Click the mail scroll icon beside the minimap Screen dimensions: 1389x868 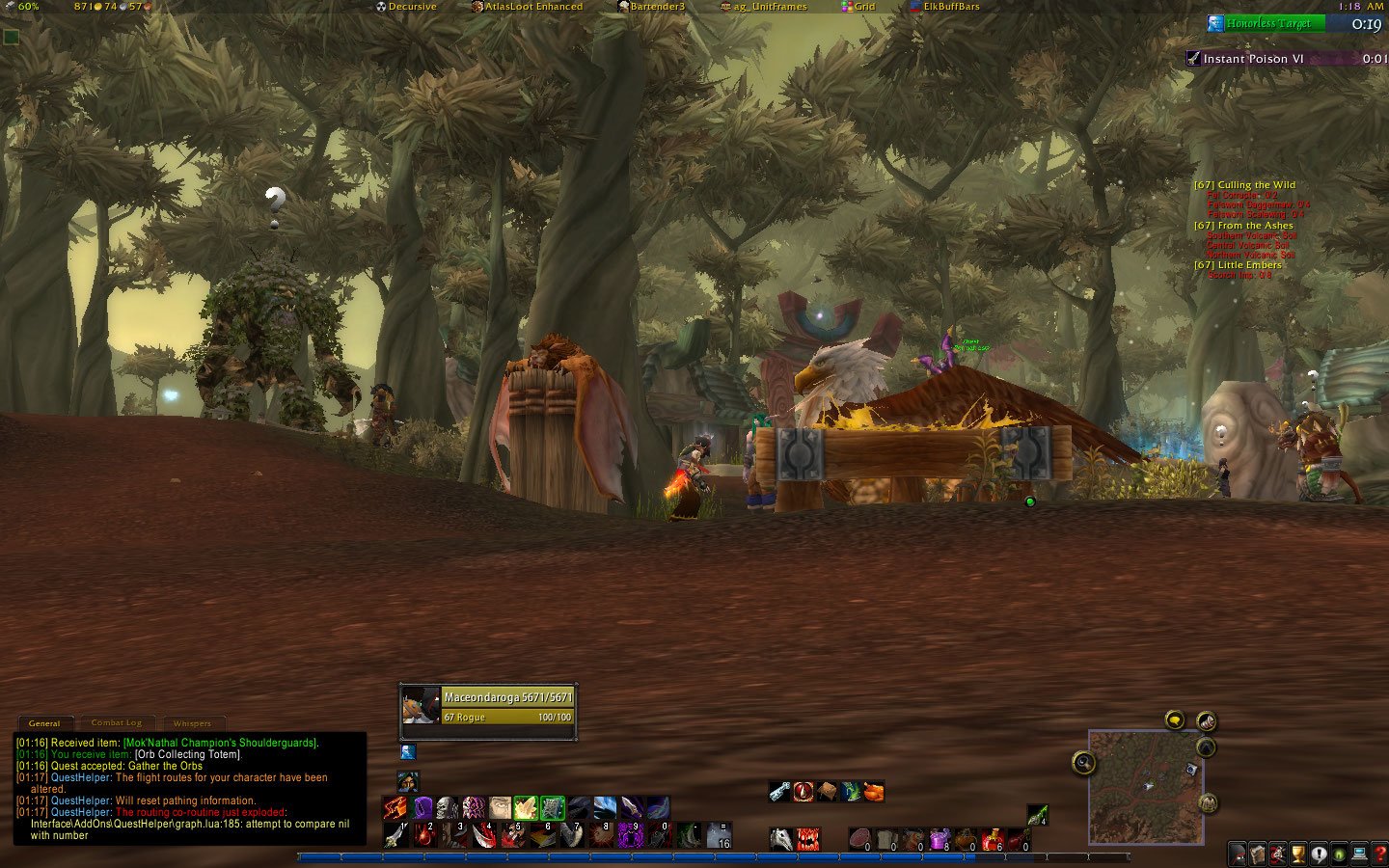pyautogui.click(x=1208, y=721)
